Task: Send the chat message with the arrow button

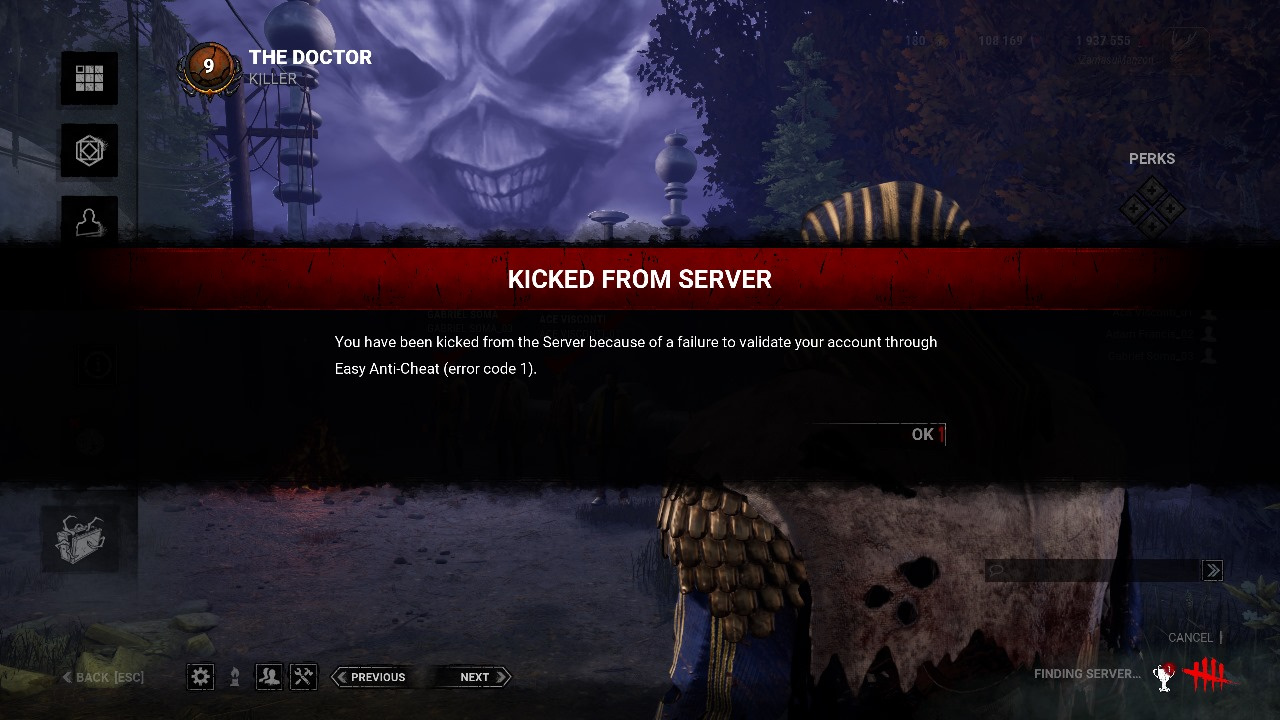Action: 1212,571
